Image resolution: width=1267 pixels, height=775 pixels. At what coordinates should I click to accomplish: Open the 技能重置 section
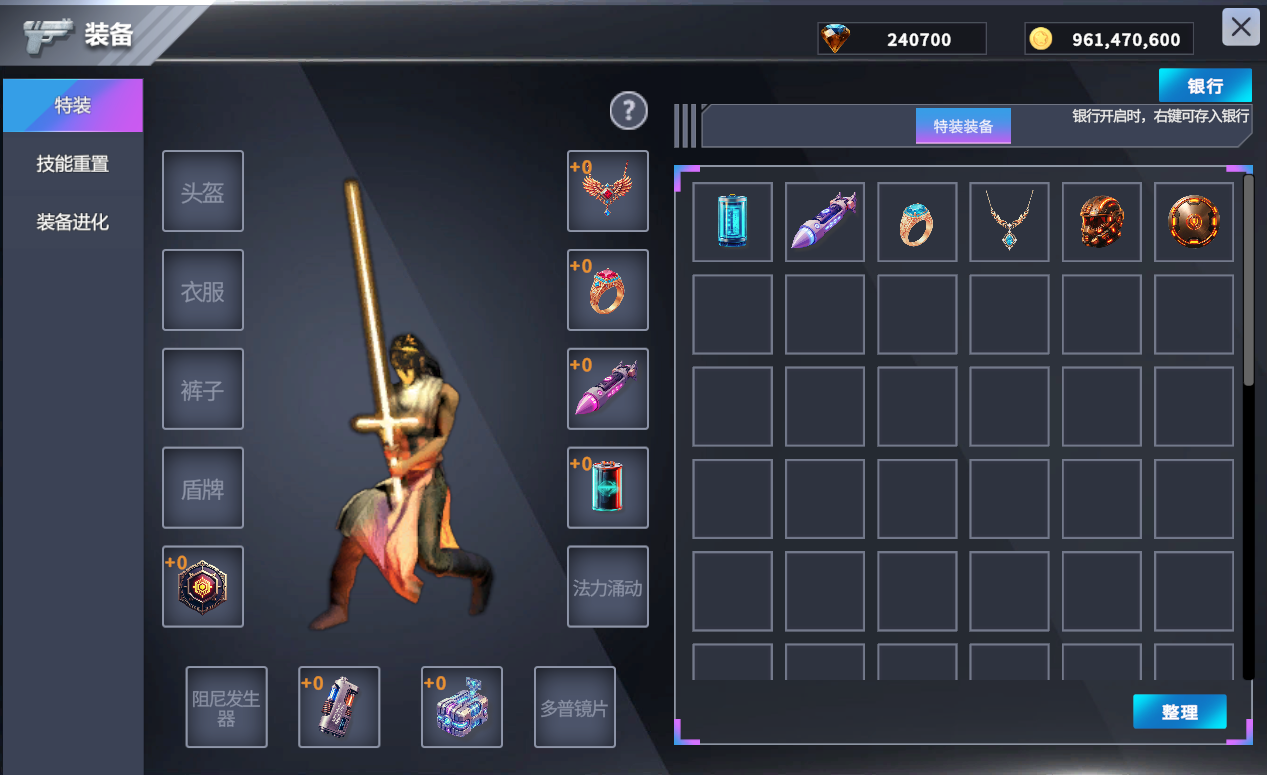click(x=73, y=164)
